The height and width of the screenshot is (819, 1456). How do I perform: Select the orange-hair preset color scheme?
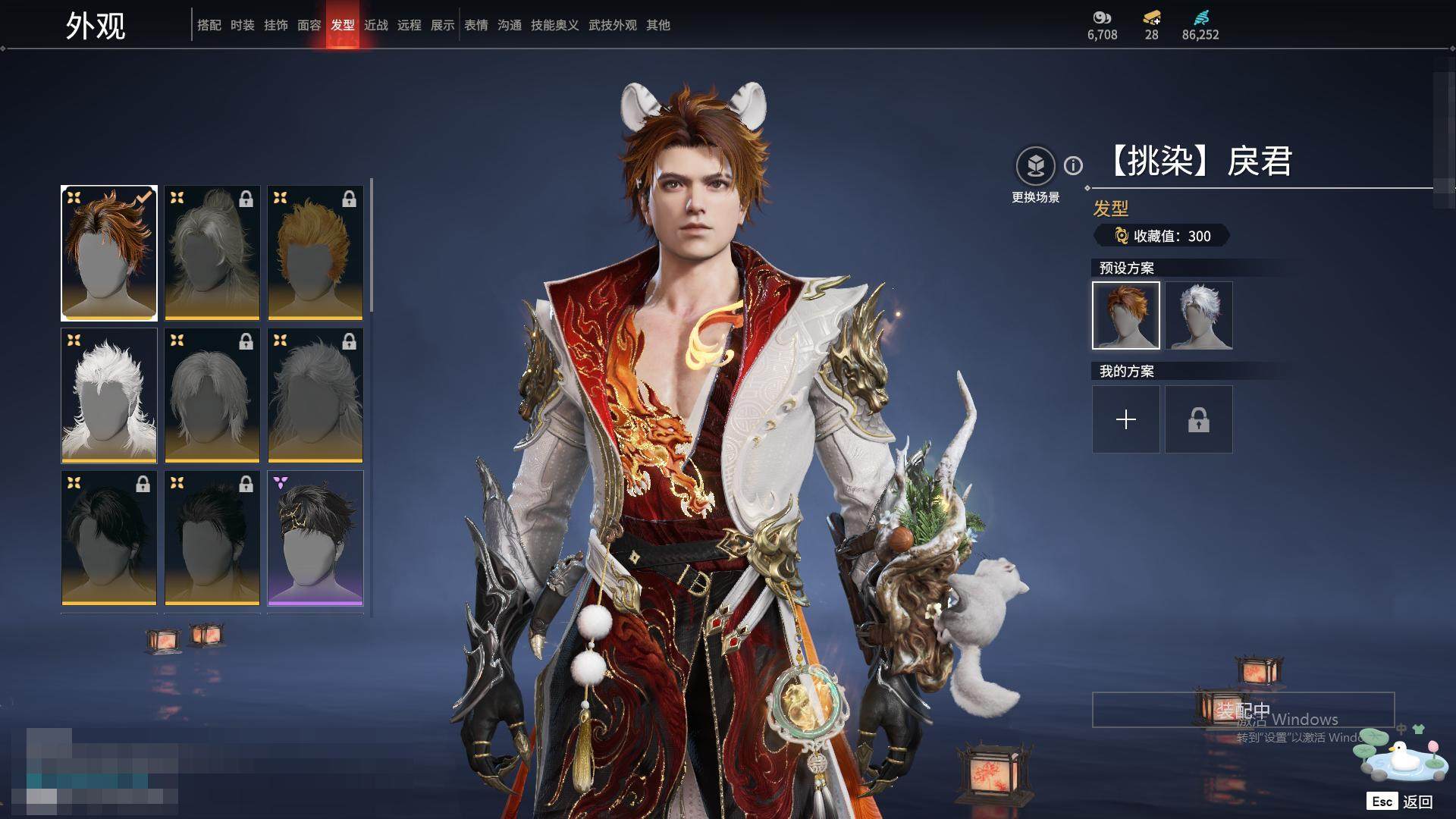pos(1126,315)
